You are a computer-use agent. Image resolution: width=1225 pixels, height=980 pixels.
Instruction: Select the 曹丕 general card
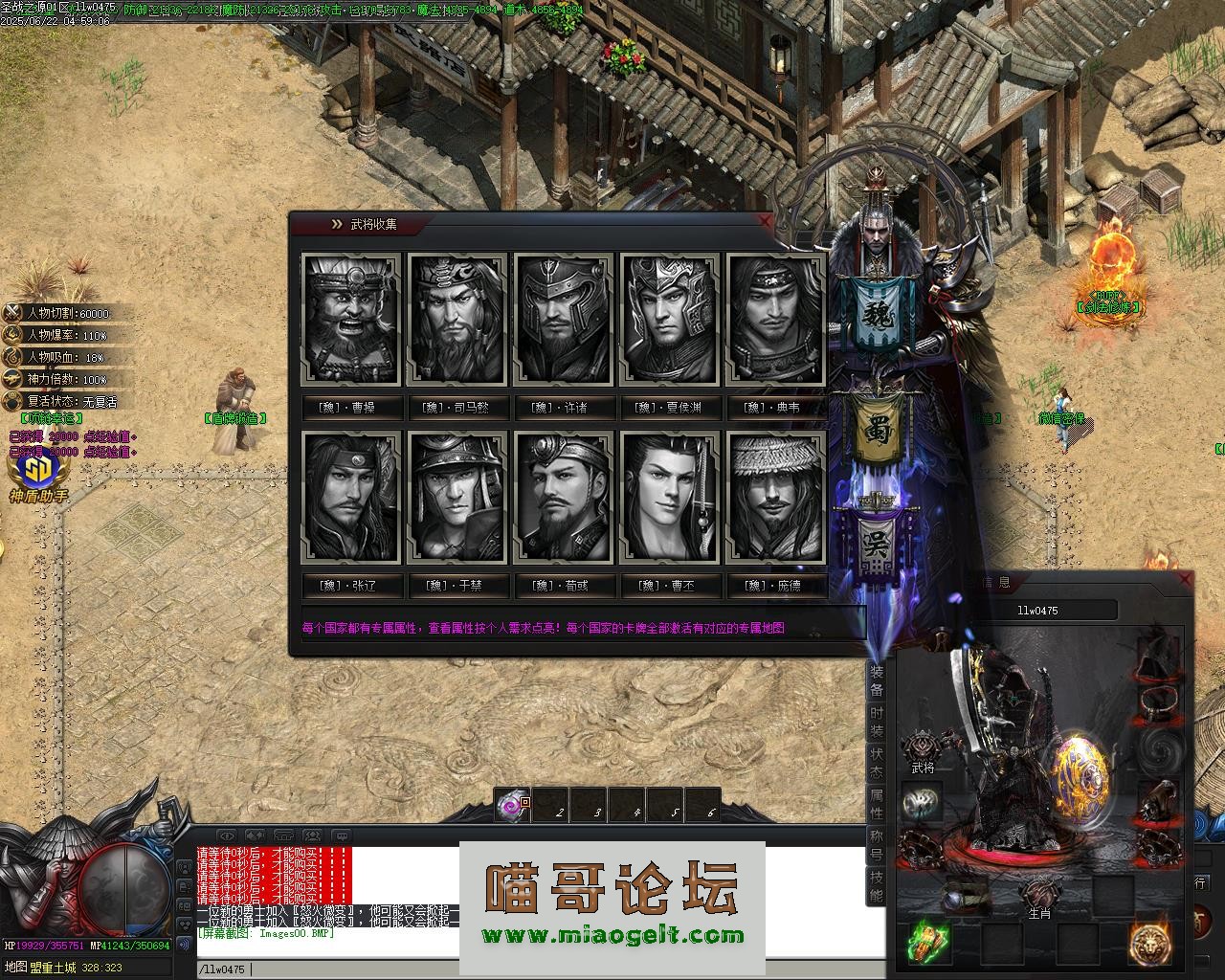click(x=669, y=497)
